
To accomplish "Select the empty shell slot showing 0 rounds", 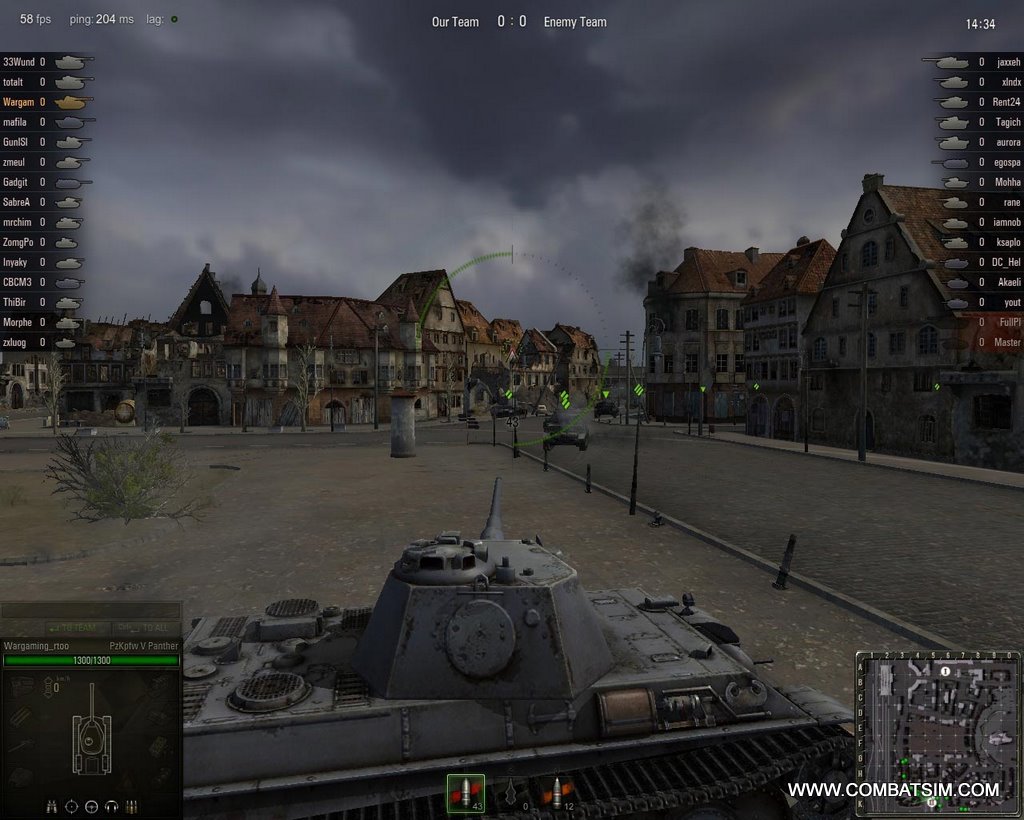I will (512, 792).
